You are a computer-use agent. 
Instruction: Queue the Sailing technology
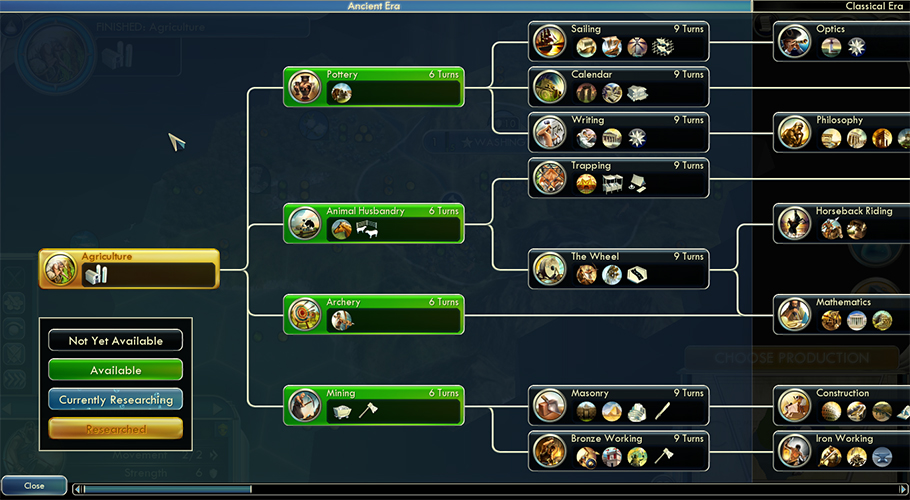(618, 41)
